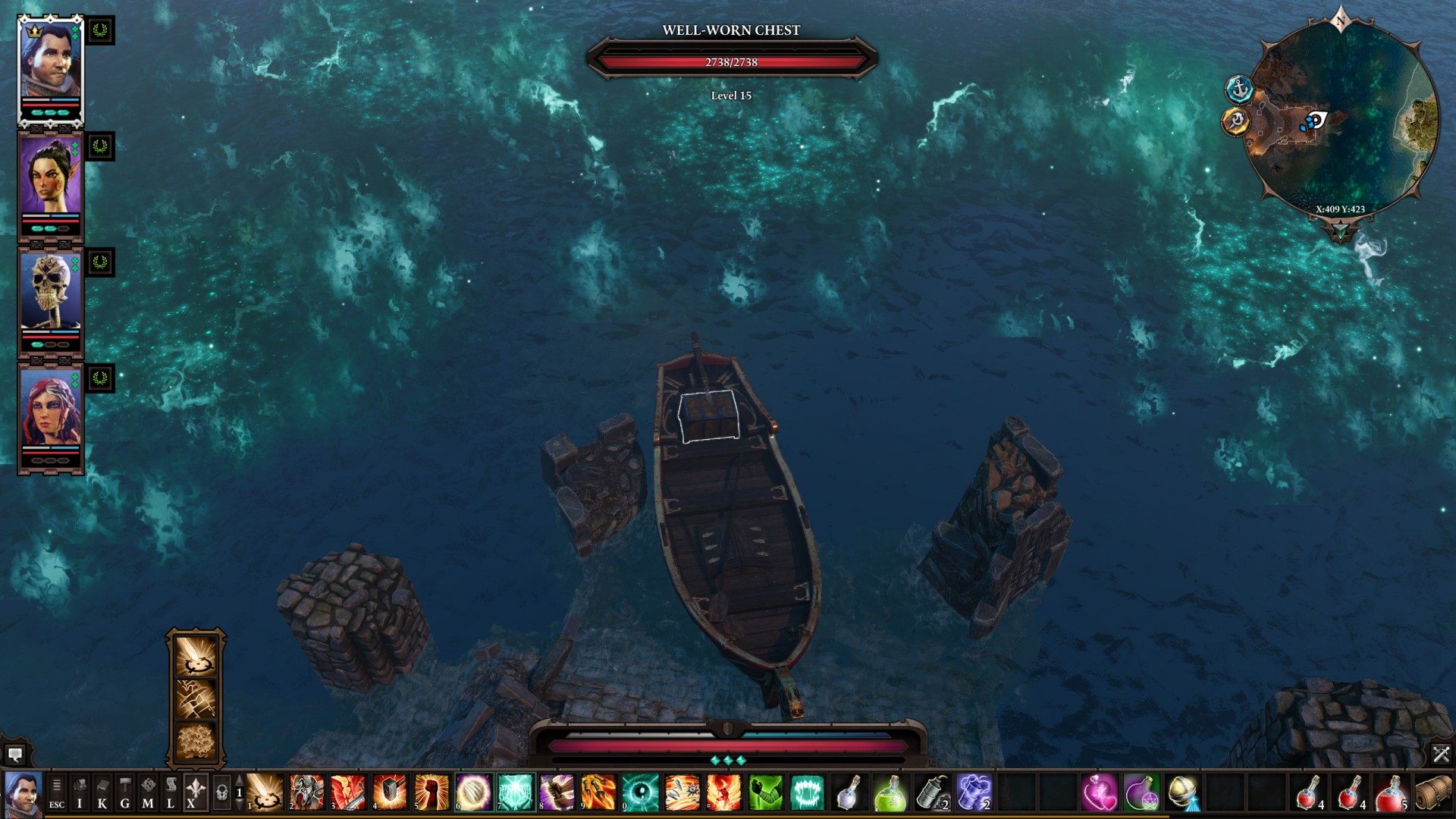Open the map with the M button

tap(148, 792)
